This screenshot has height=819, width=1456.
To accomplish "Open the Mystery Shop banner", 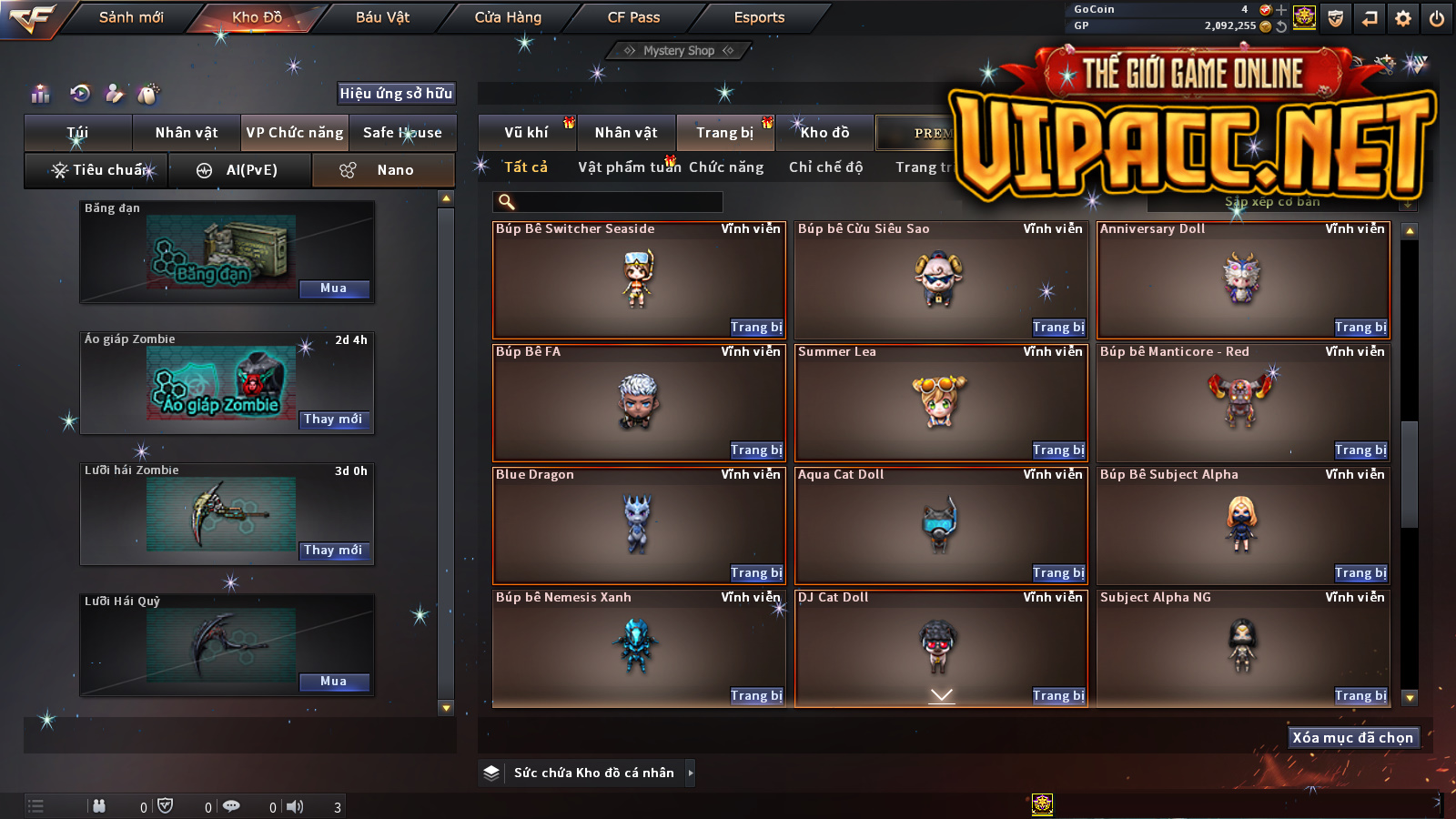I will pyautogui.click(x=679, y=51).
